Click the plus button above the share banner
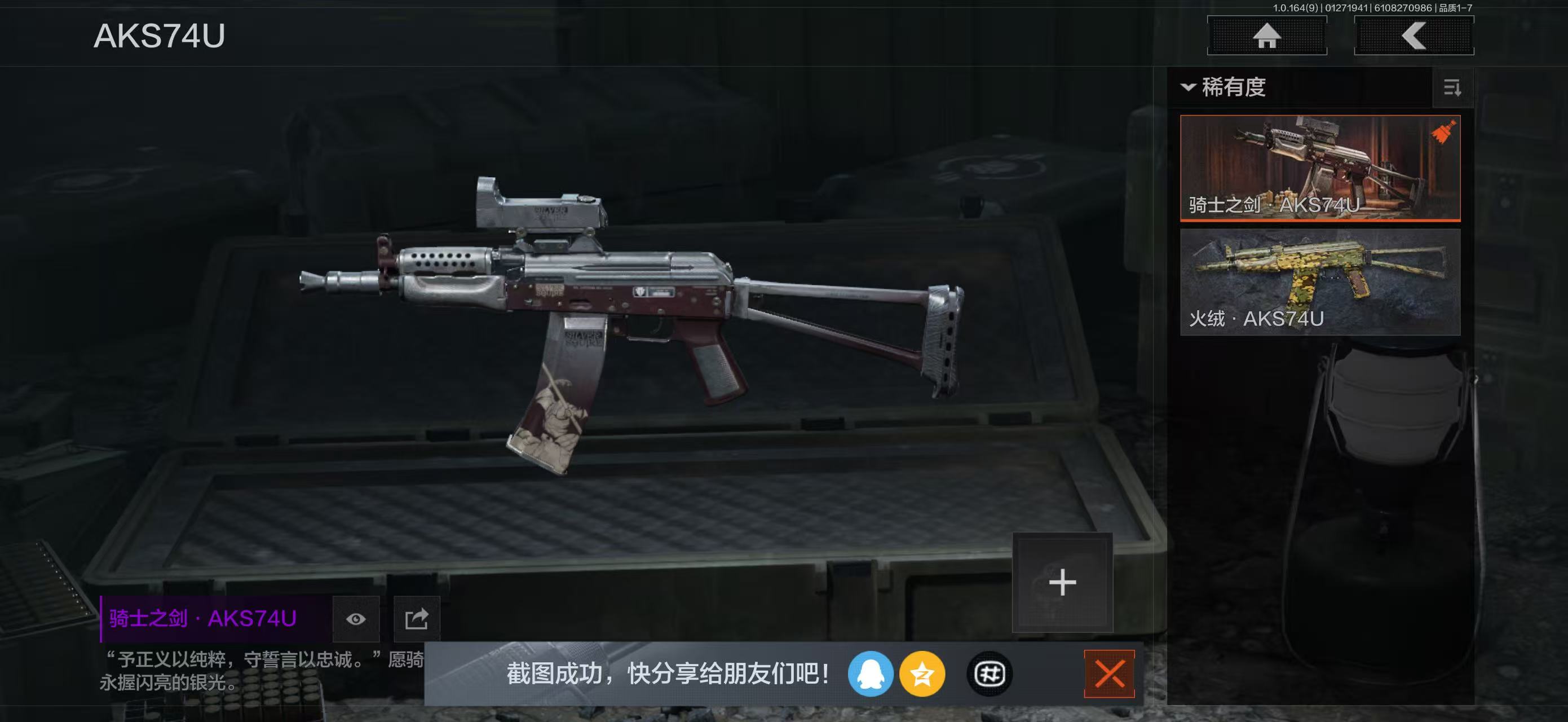 click(x=1062, y=582)
